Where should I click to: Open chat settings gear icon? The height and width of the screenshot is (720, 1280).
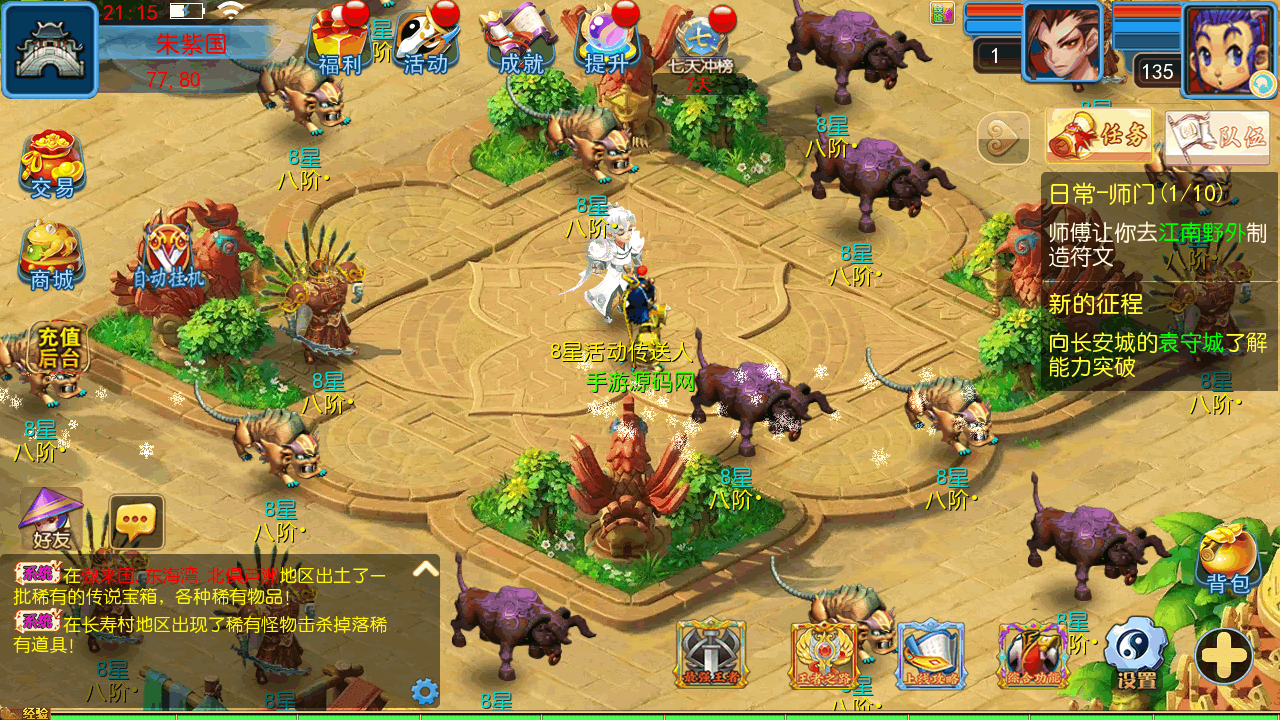[x=425, y=691]
